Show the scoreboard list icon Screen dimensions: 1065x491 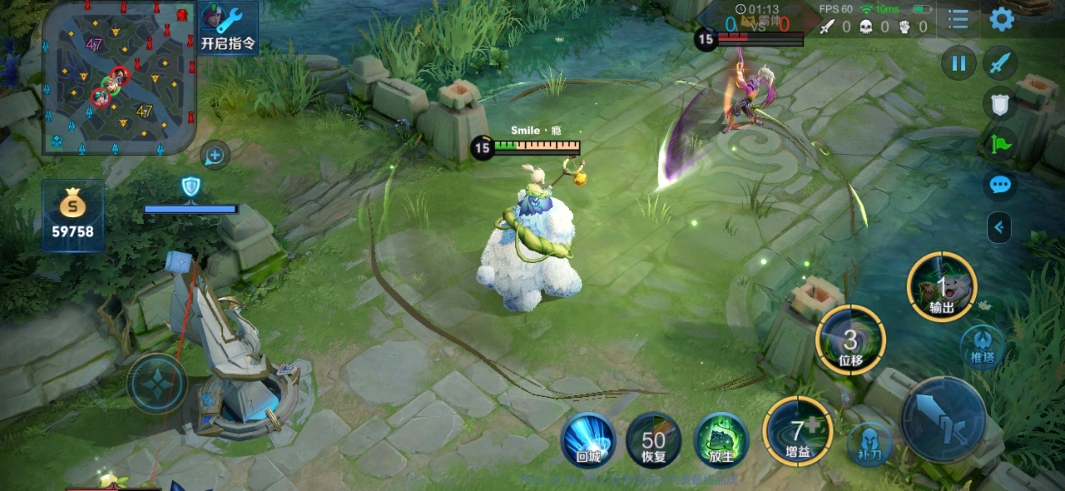pos(959,19)
